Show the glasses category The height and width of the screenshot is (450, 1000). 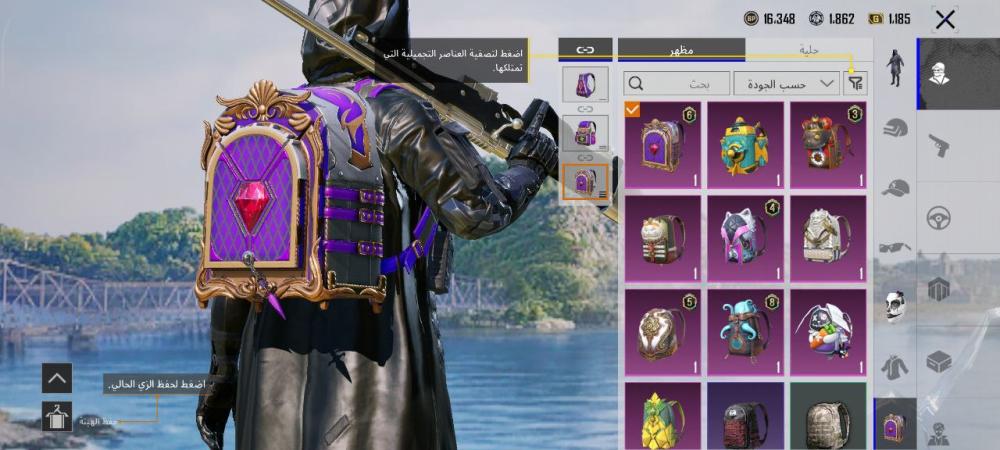(895, 247)
